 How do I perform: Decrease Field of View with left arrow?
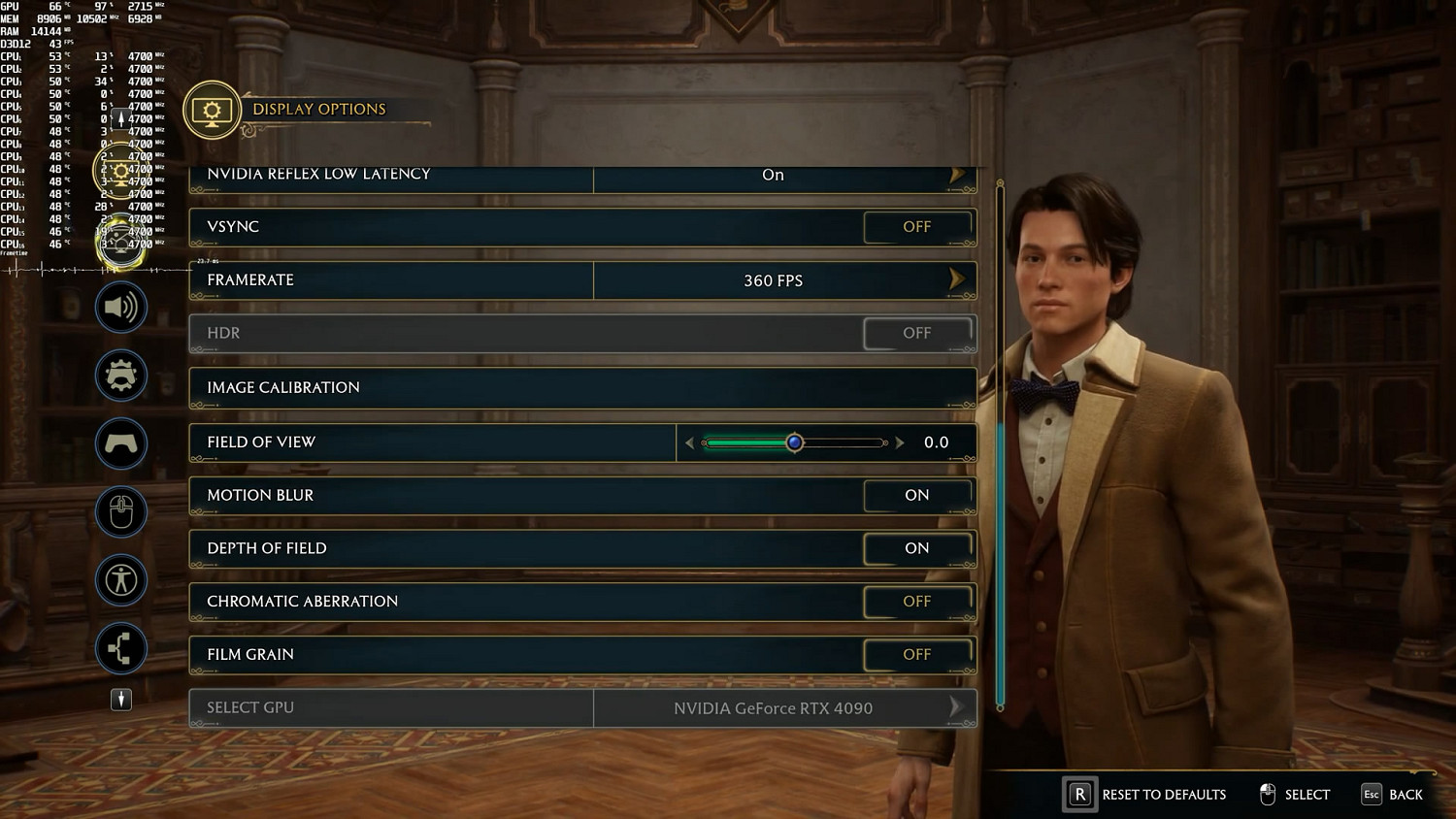690,442
